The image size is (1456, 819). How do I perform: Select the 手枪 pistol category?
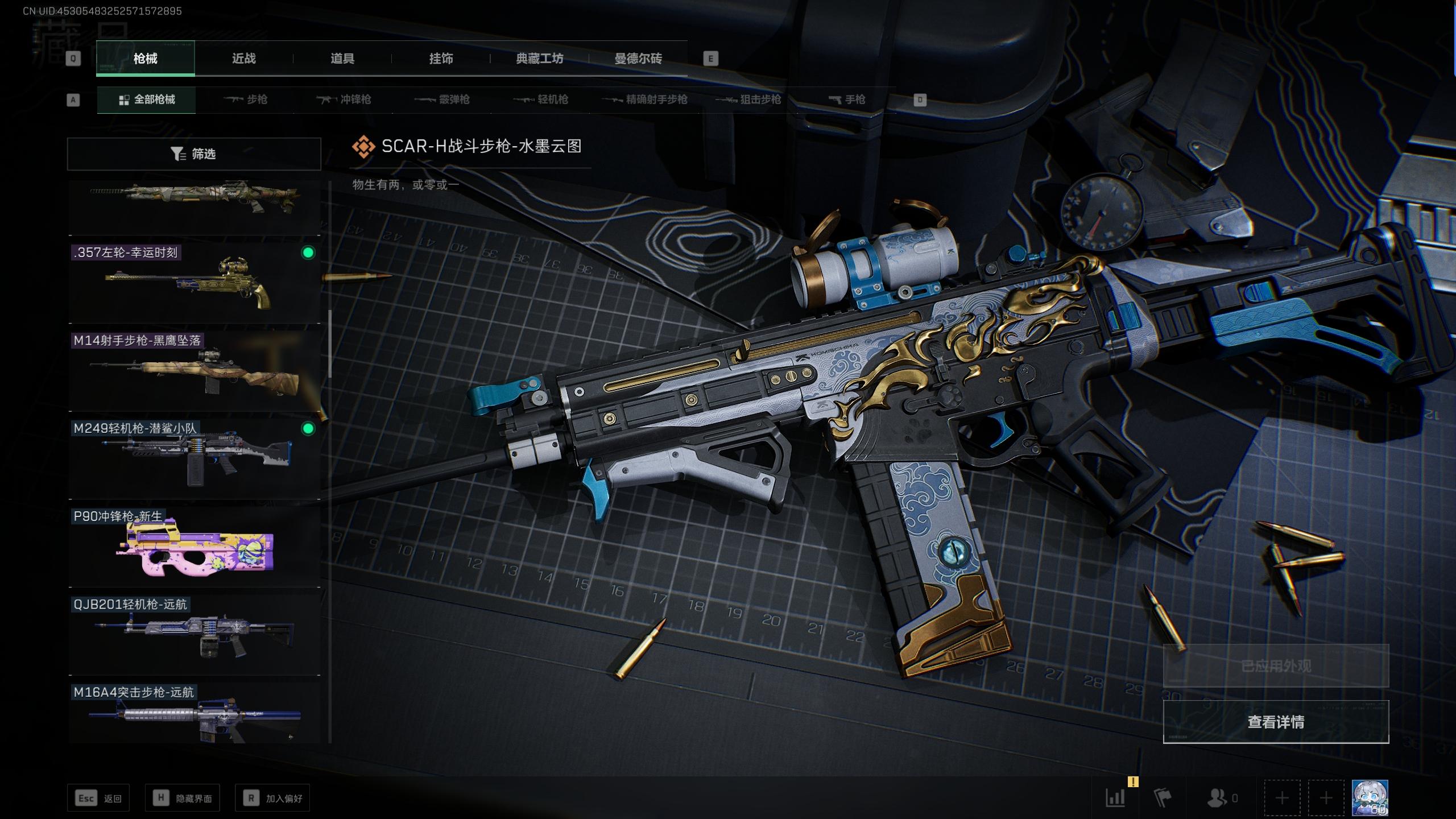(847, 100)
